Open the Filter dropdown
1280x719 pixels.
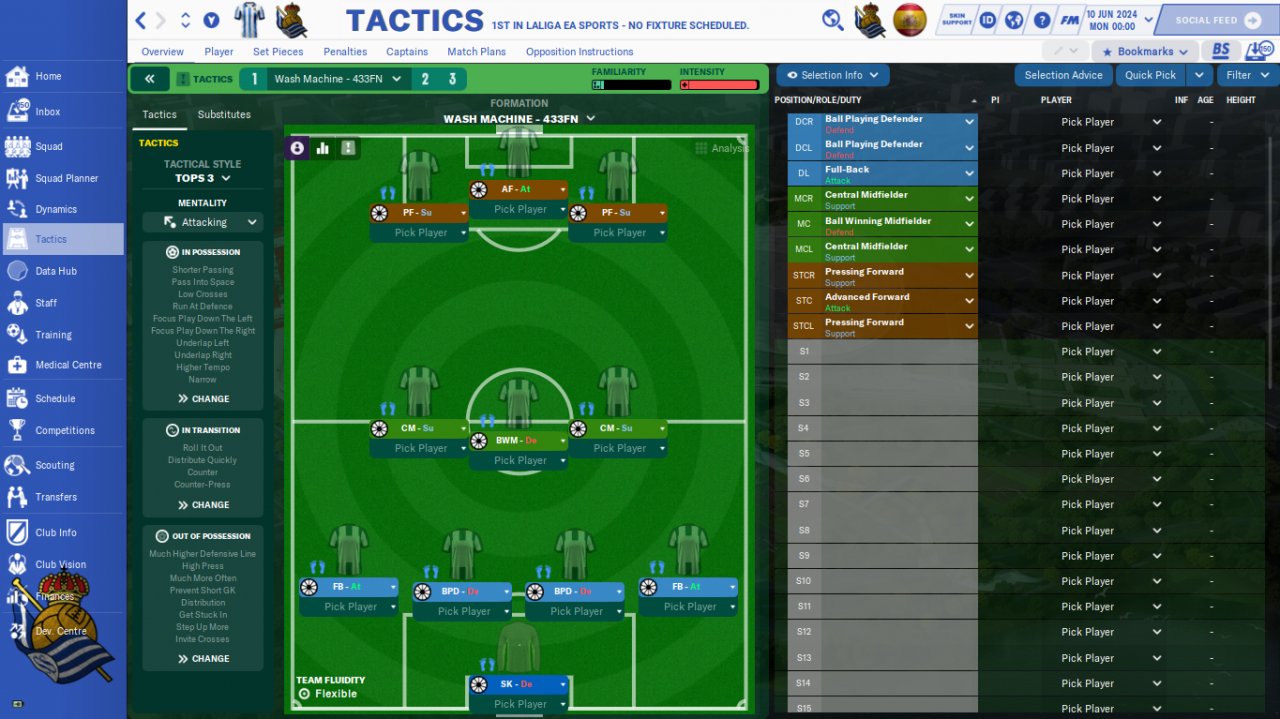coord(1245,75)
